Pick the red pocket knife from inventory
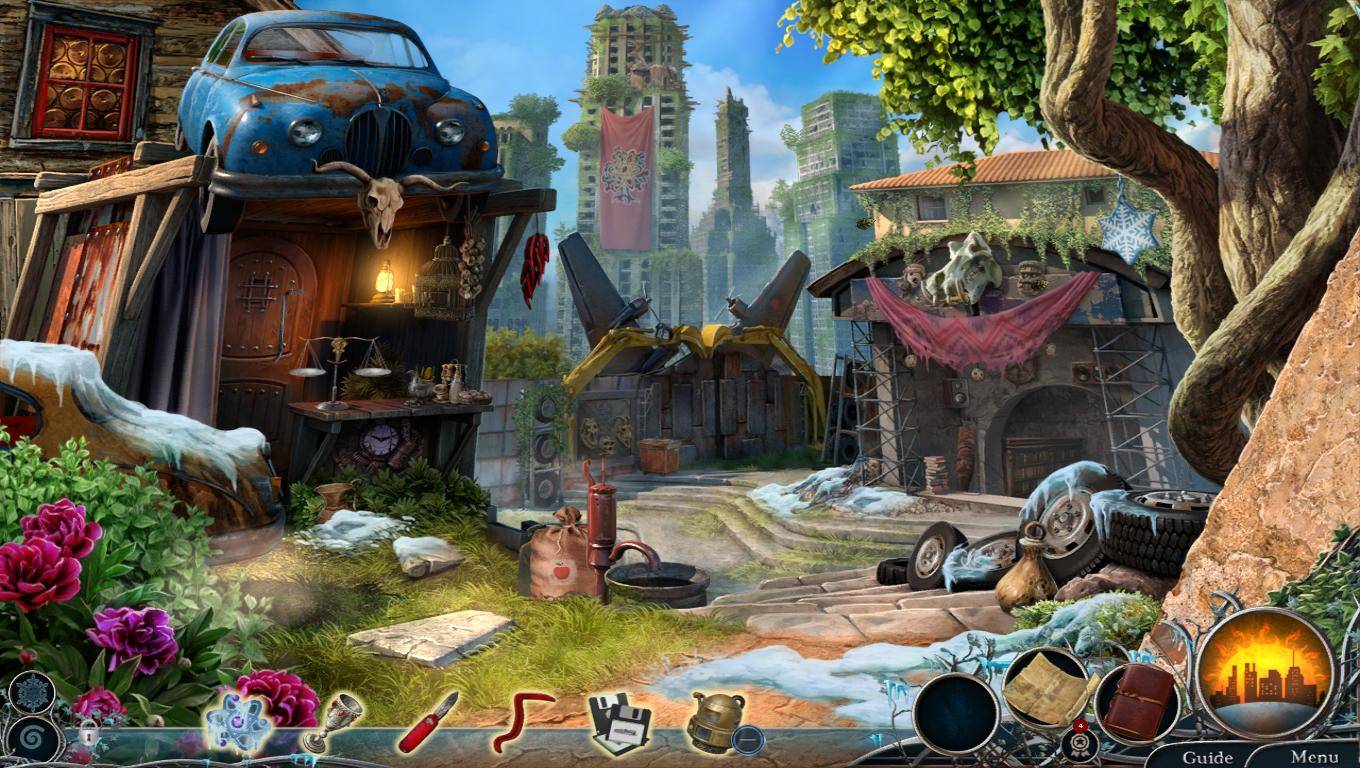Viewport: 1360px width, 768px height. pos(427,723)
